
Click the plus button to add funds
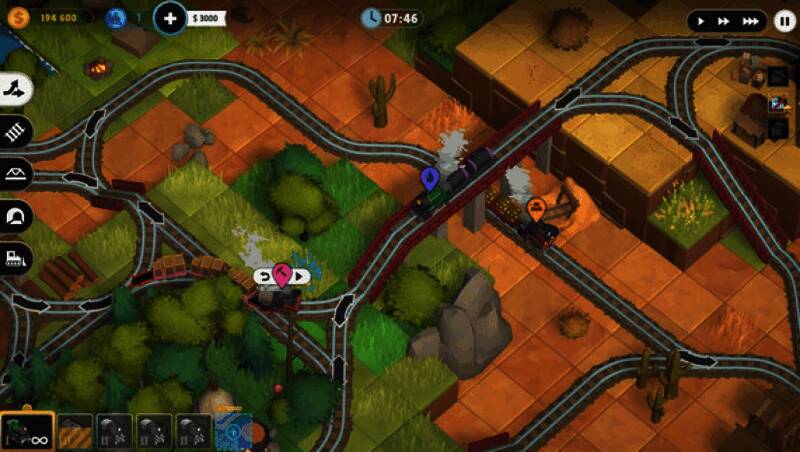point(170,17)
